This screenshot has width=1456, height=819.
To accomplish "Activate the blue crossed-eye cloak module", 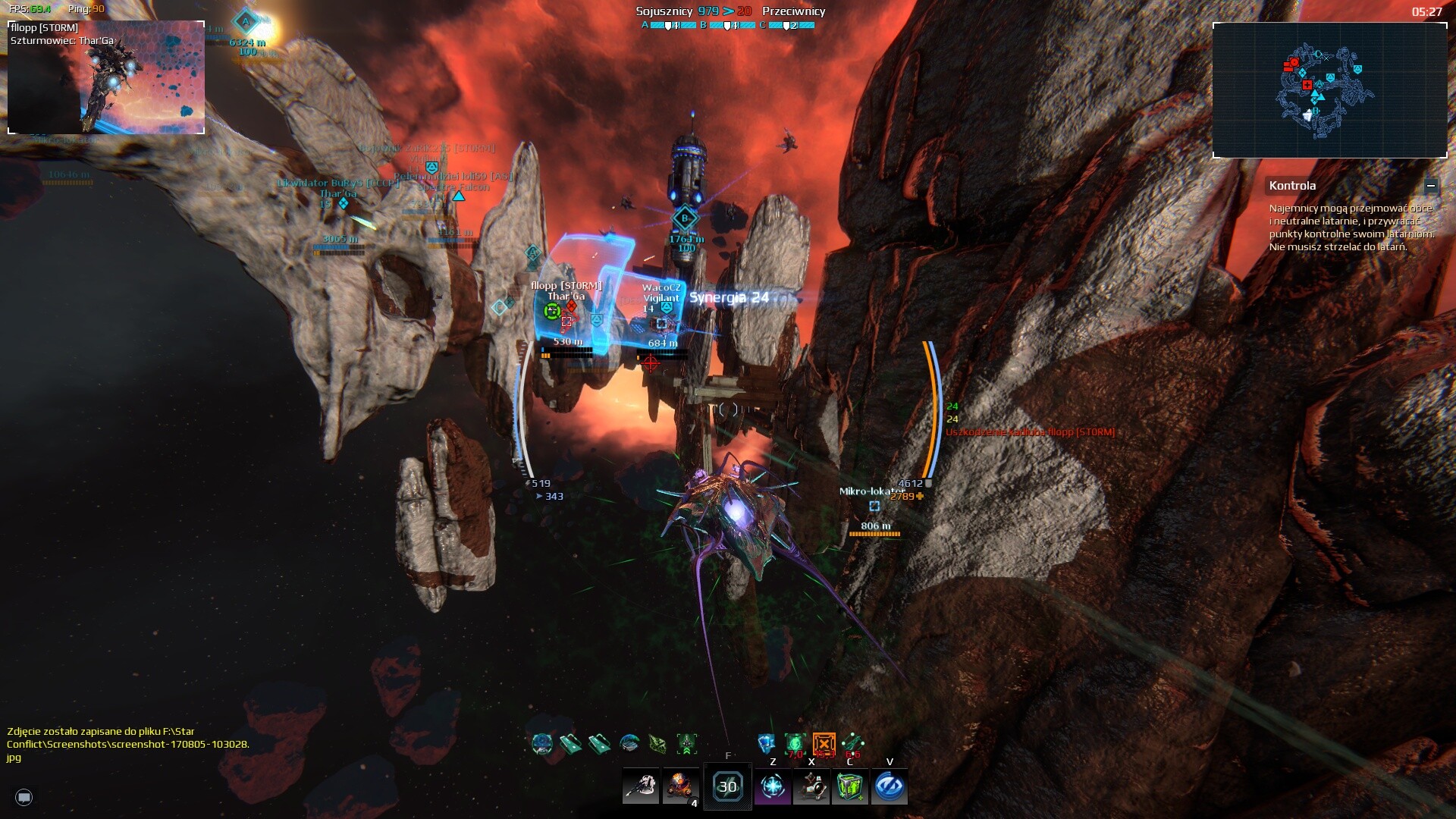I will tap(889, 786).
